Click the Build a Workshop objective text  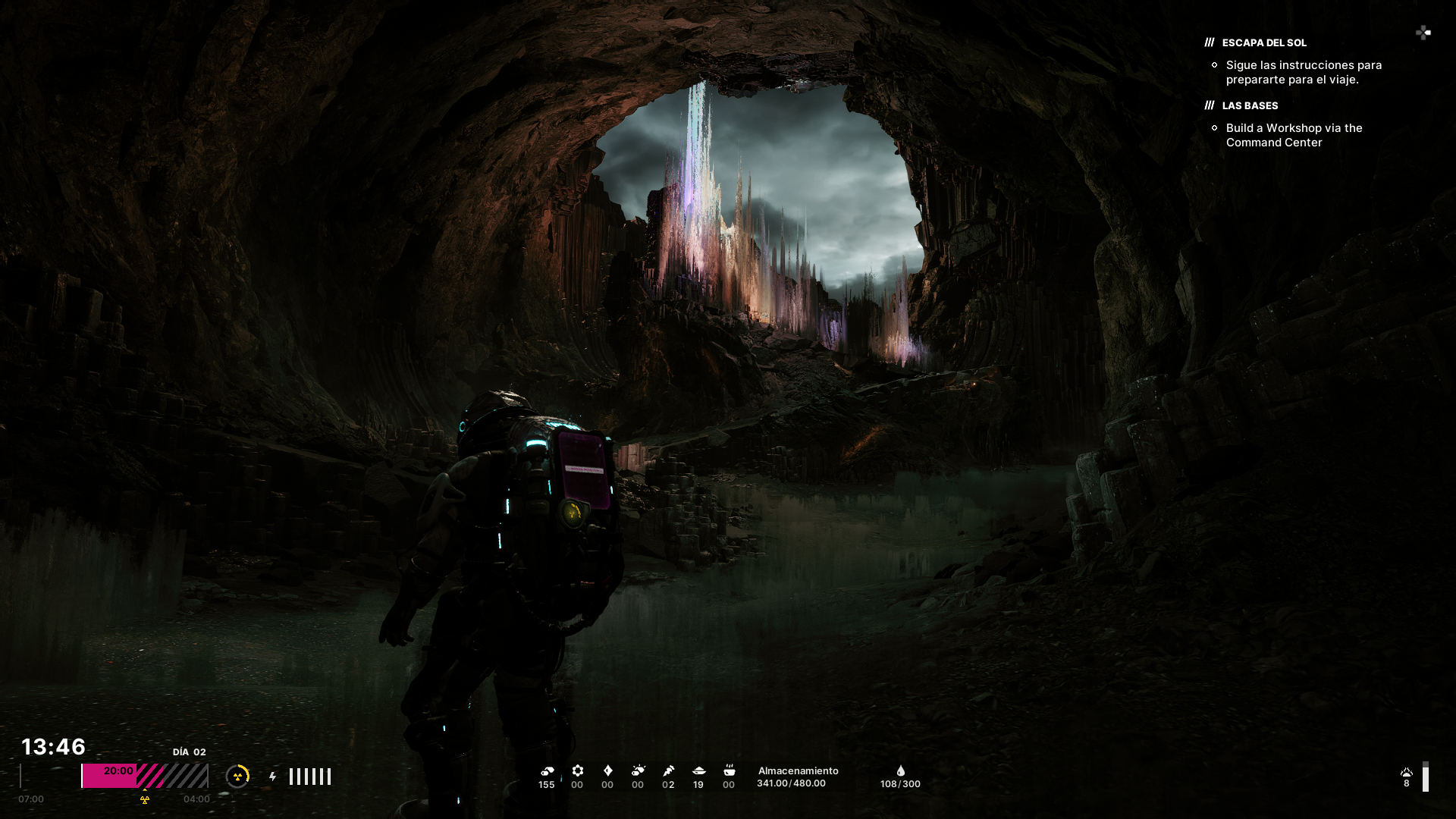click(x=1294, y=135)
